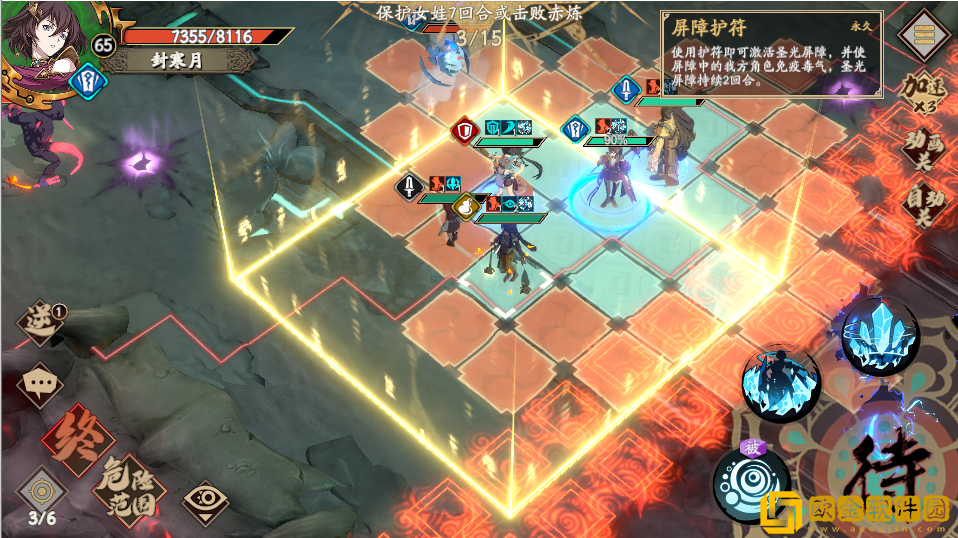
Task: Toggle the 自动 auto-battle button
Action: pyautogui.click(x=924, y=203)
